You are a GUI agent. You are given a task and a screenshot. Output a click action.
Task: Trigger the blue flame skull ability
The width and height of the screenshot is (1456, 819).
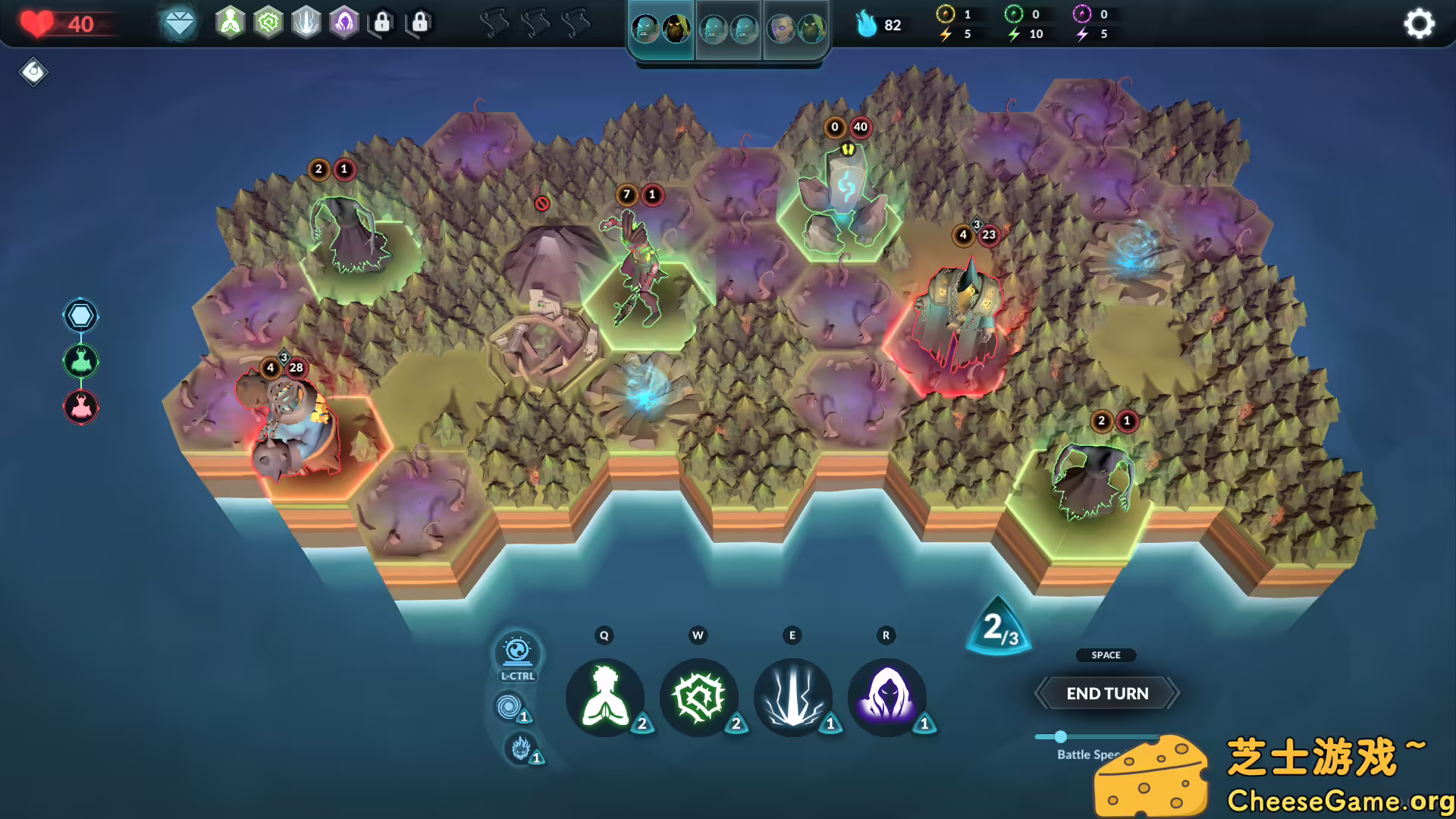click(519, 748)
